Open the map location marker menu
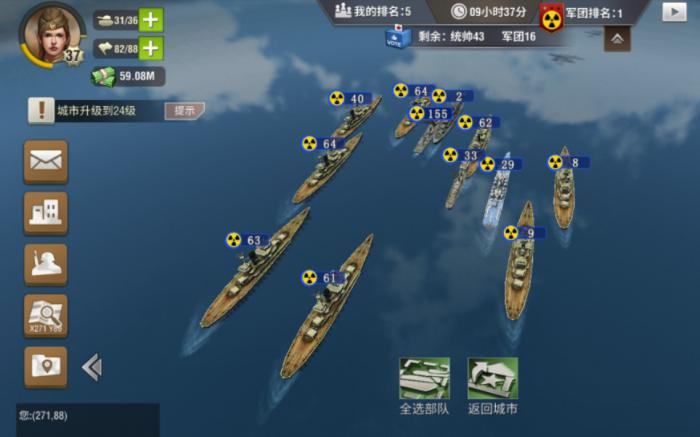 46,367
